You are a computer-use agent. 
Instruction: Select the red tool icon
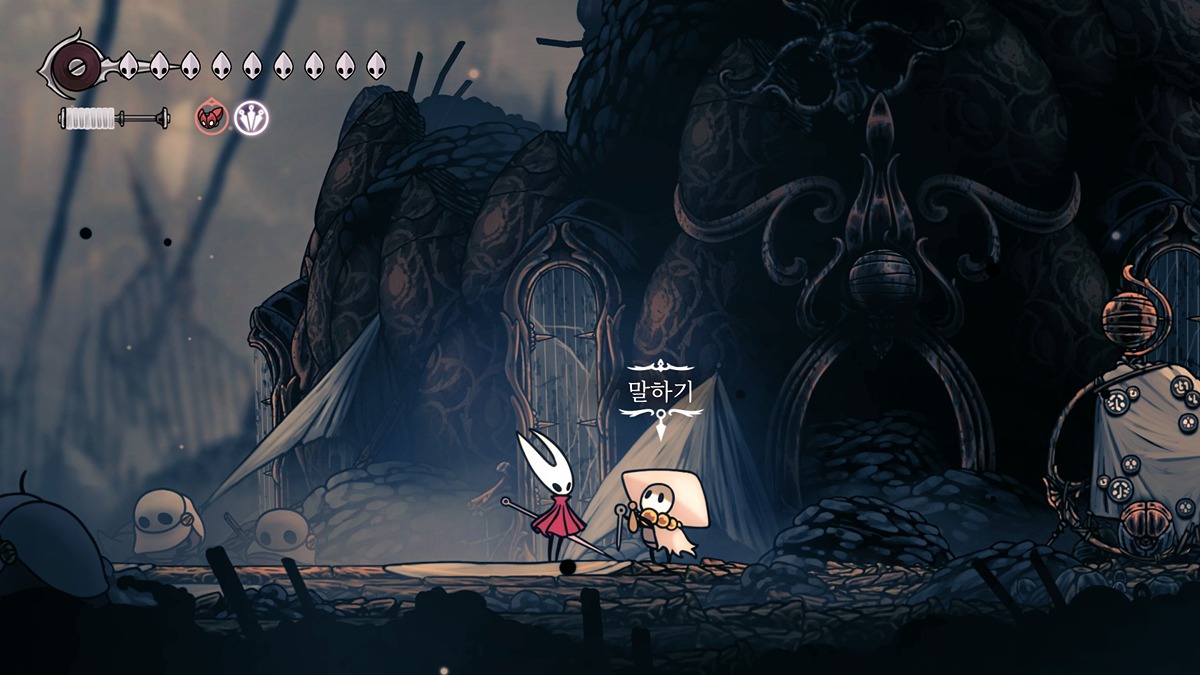pyautogui.click(x=210, y=118)
